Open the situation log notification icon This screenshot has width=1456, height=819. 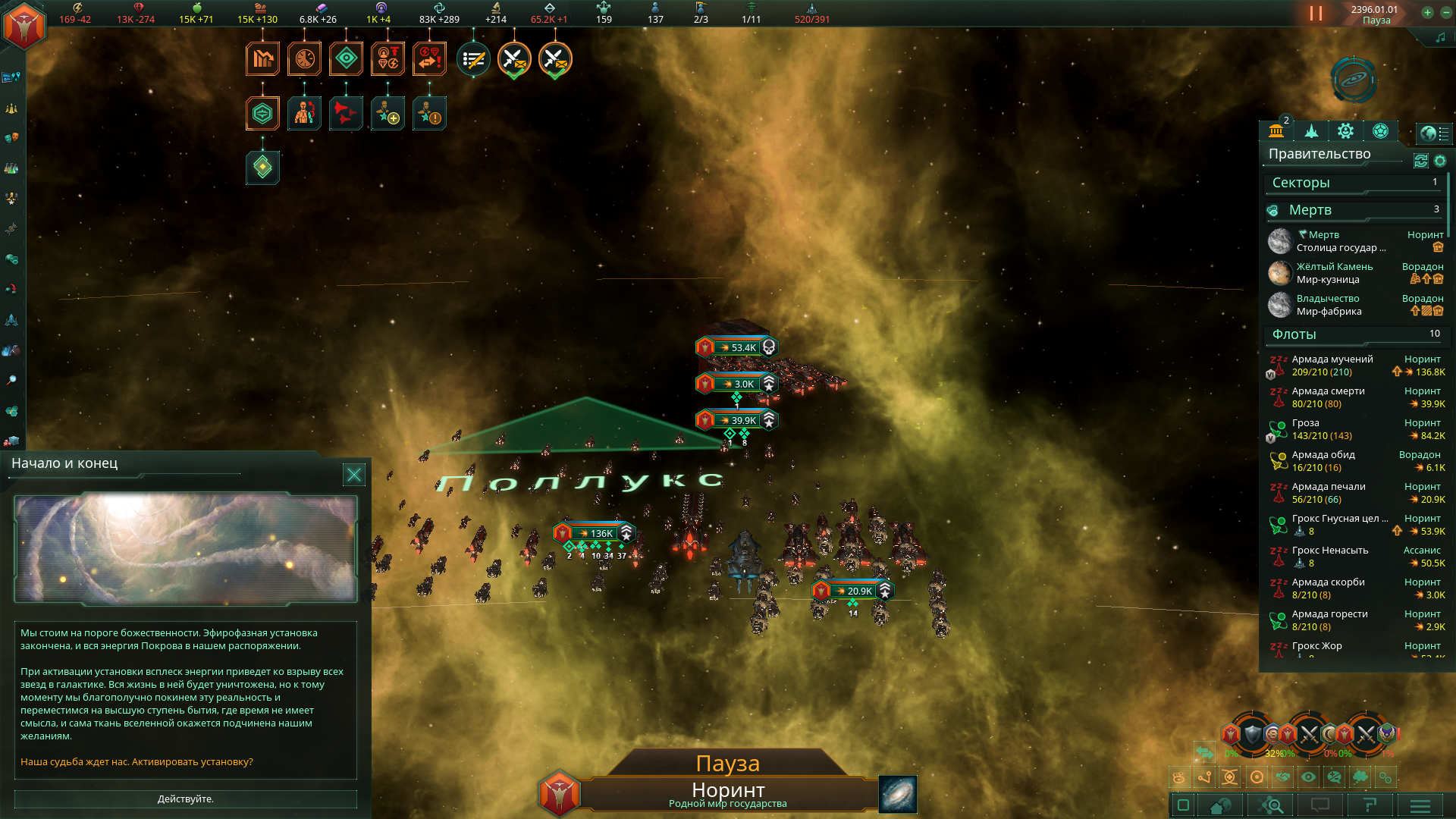473,59
